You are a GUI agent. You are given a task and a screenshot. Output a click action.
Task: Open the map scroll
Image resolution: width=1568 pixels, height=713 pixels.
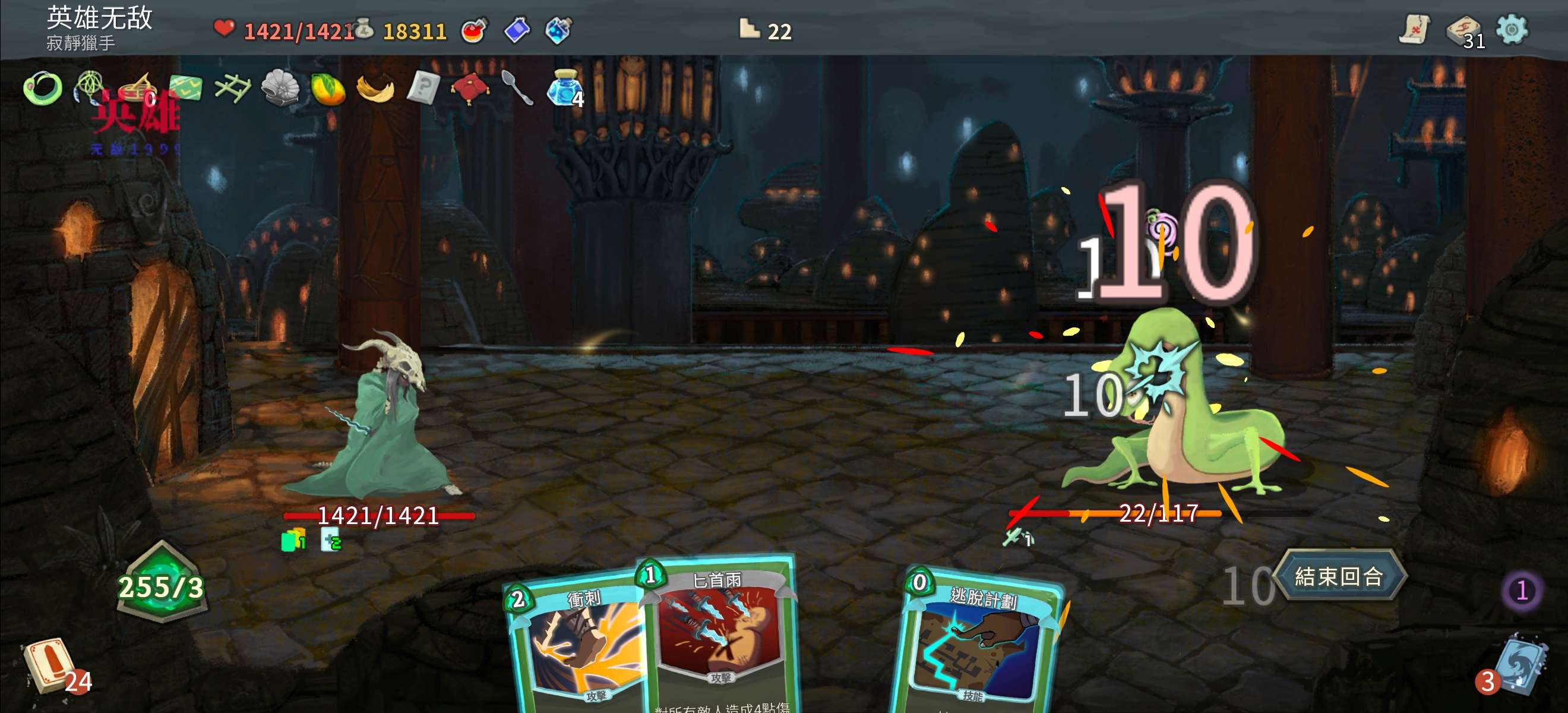click(1414, 29)
